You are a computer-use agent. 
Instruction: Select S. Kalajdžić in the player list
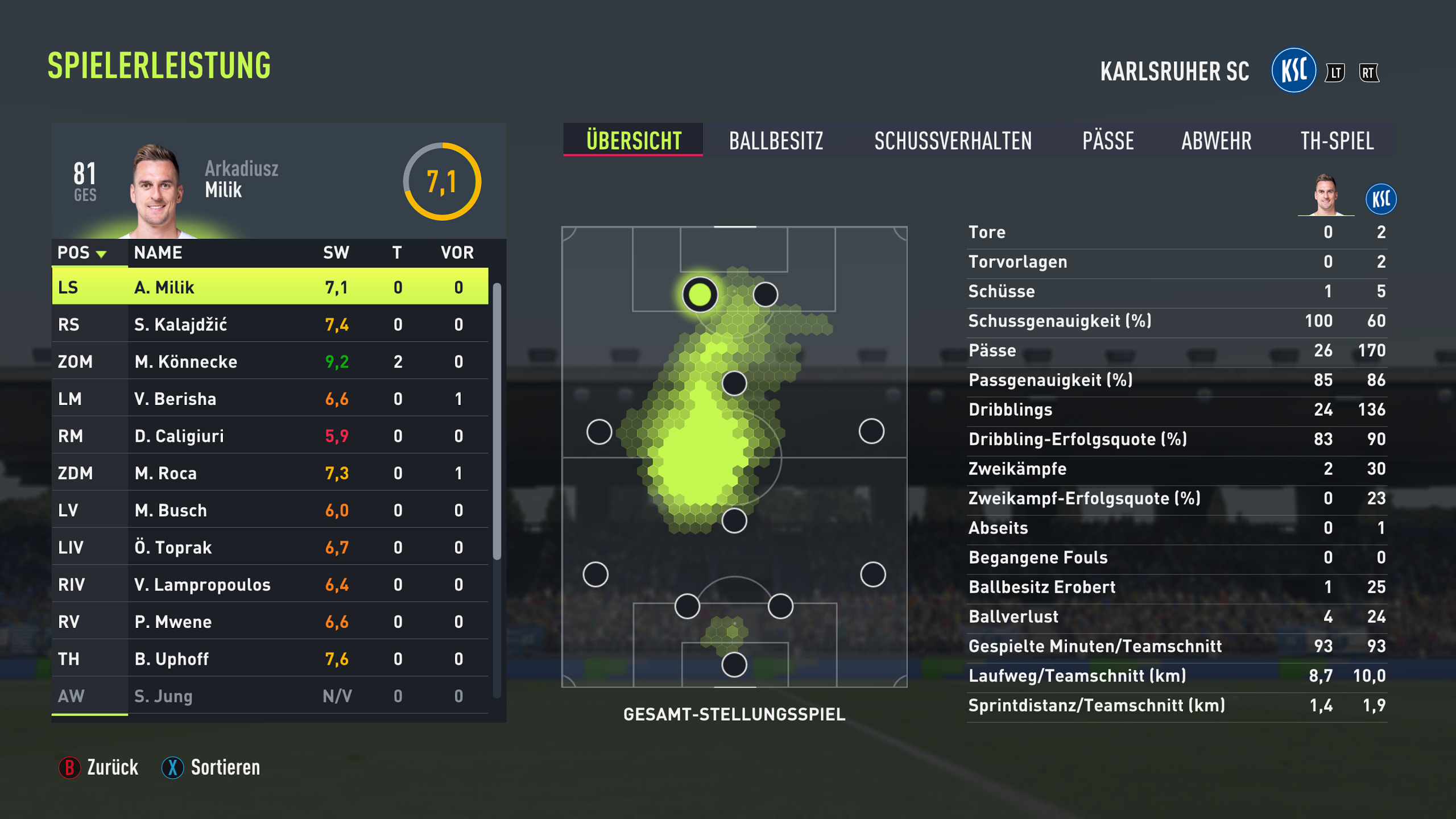270,324
